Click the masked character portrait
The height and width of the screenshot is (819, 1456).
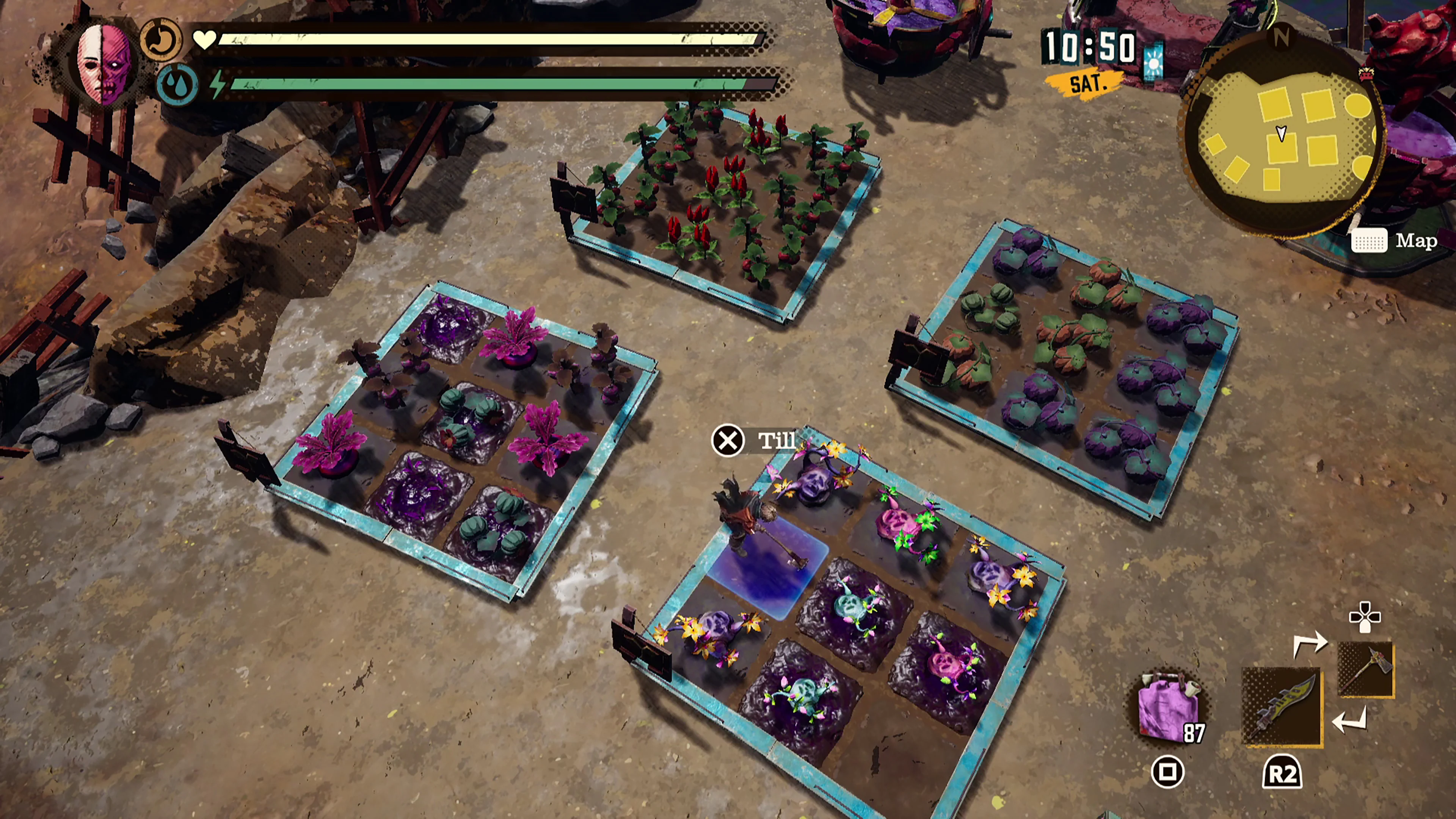104,64
